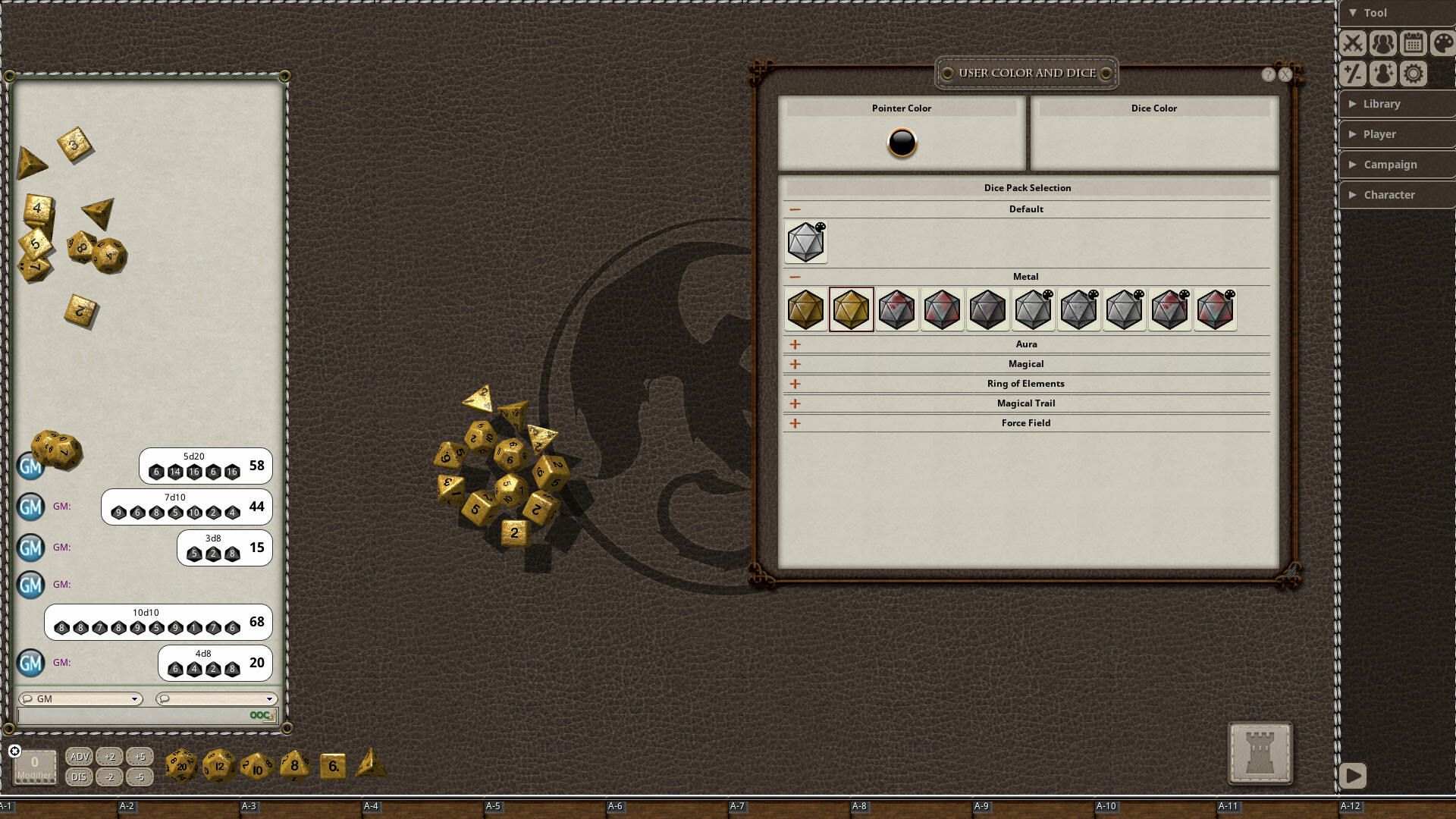The width and height of the screenshot is (1456, 819).
Task: Expand the Magical Trail section
Action: pyautogui.click(x=795, y=403)
